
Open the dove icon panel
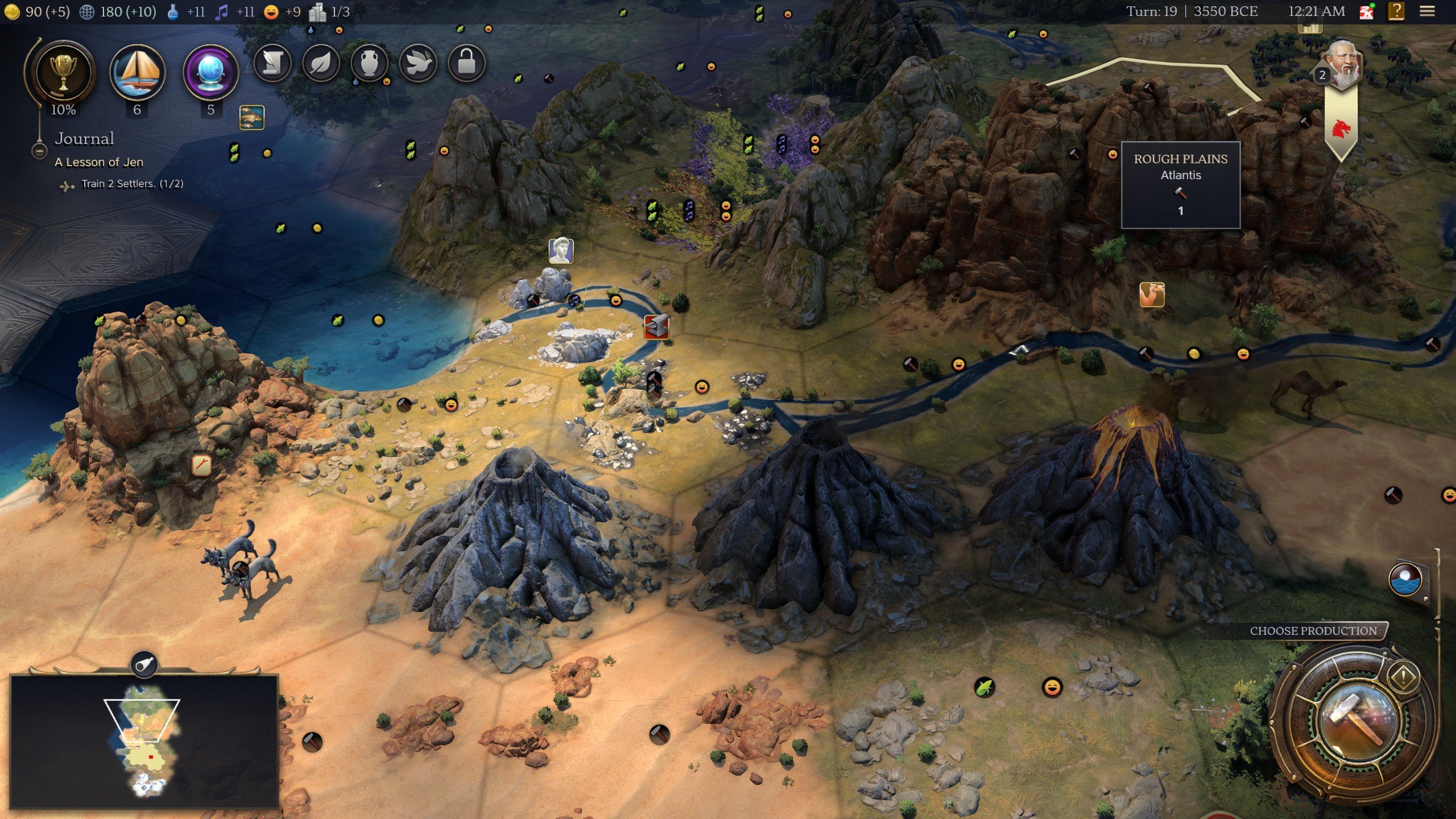point(418,63)
